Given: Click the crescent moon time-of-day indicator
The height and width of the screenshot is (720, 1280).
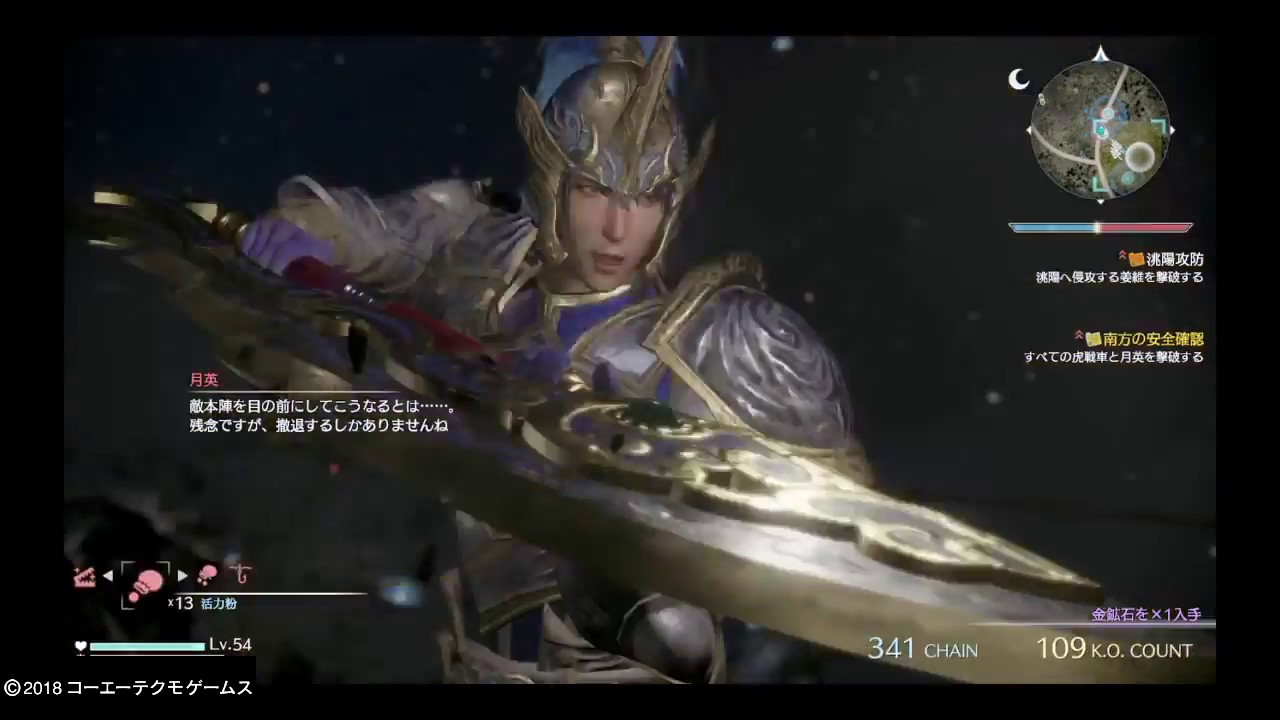Looking at the screenshot, I should pos(1018,80).
